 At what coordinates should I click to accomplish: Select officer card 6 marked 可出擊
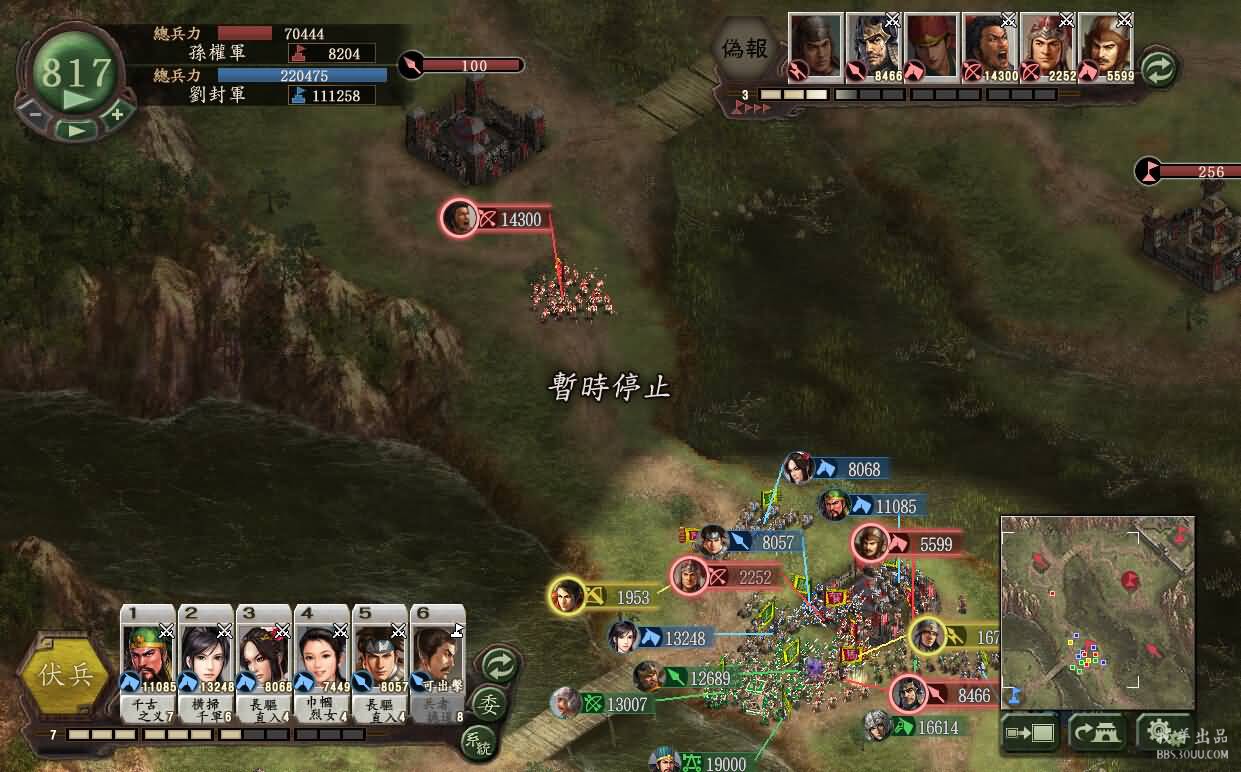point(438,658)
